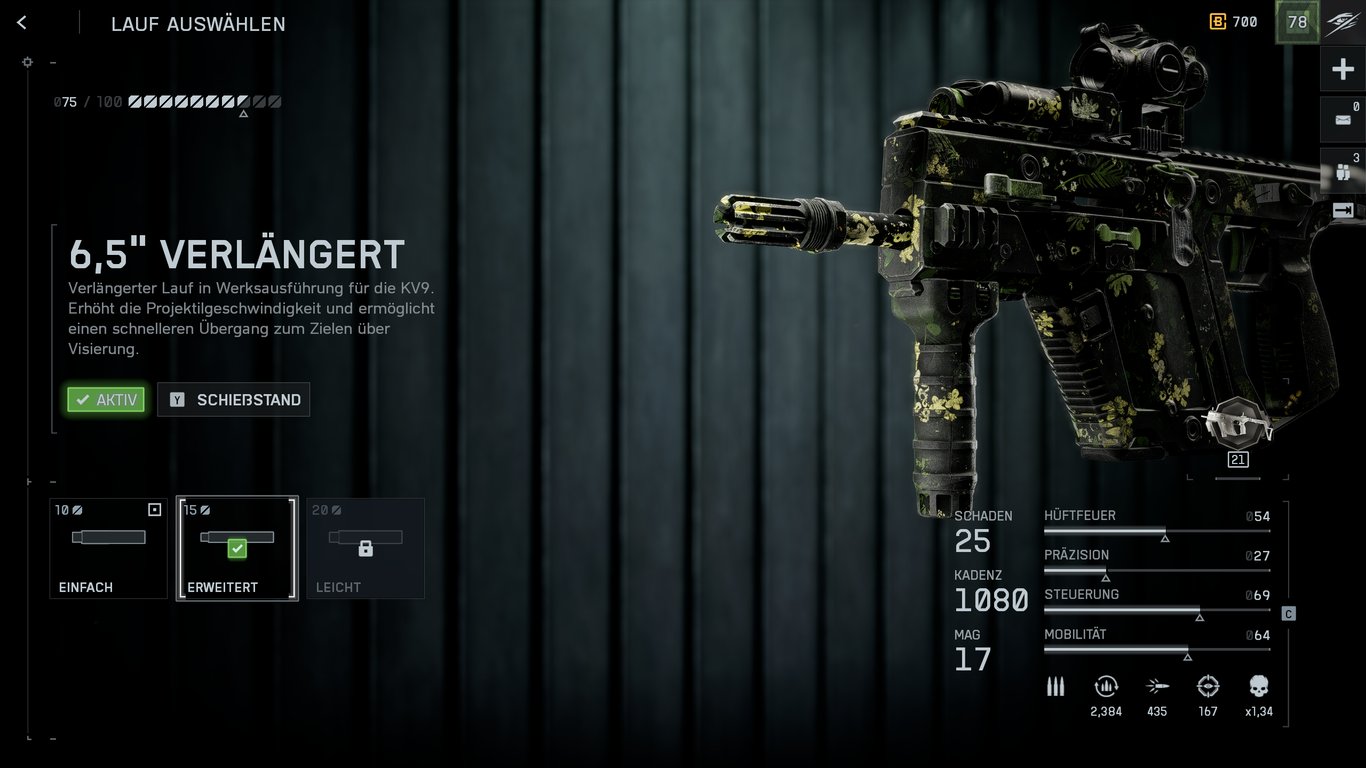Click the gold currency 700 balance
Screen dimensions: 1366x768
(x=1234, y=22)
